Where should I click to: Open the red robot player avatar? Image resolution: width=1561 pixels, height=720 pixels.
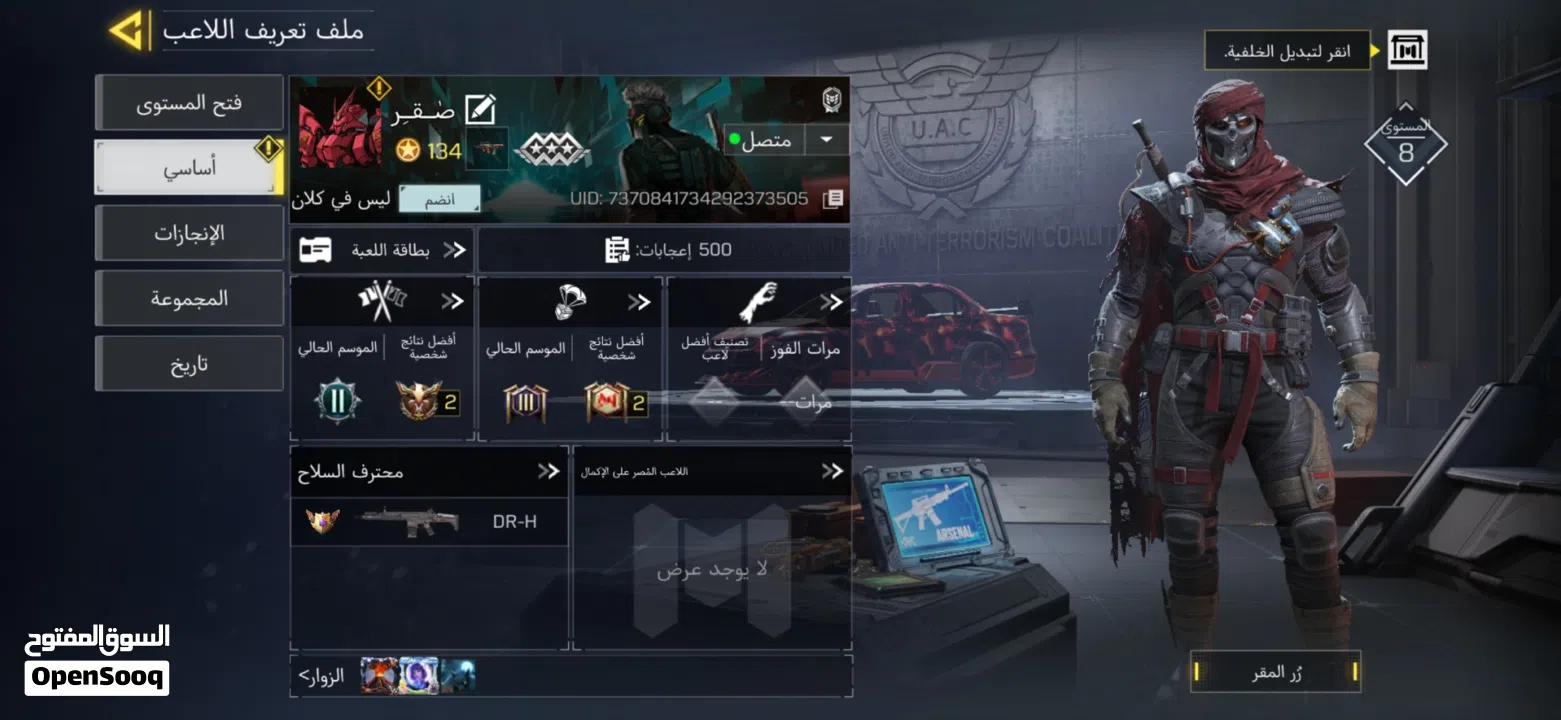coord(340,128)
